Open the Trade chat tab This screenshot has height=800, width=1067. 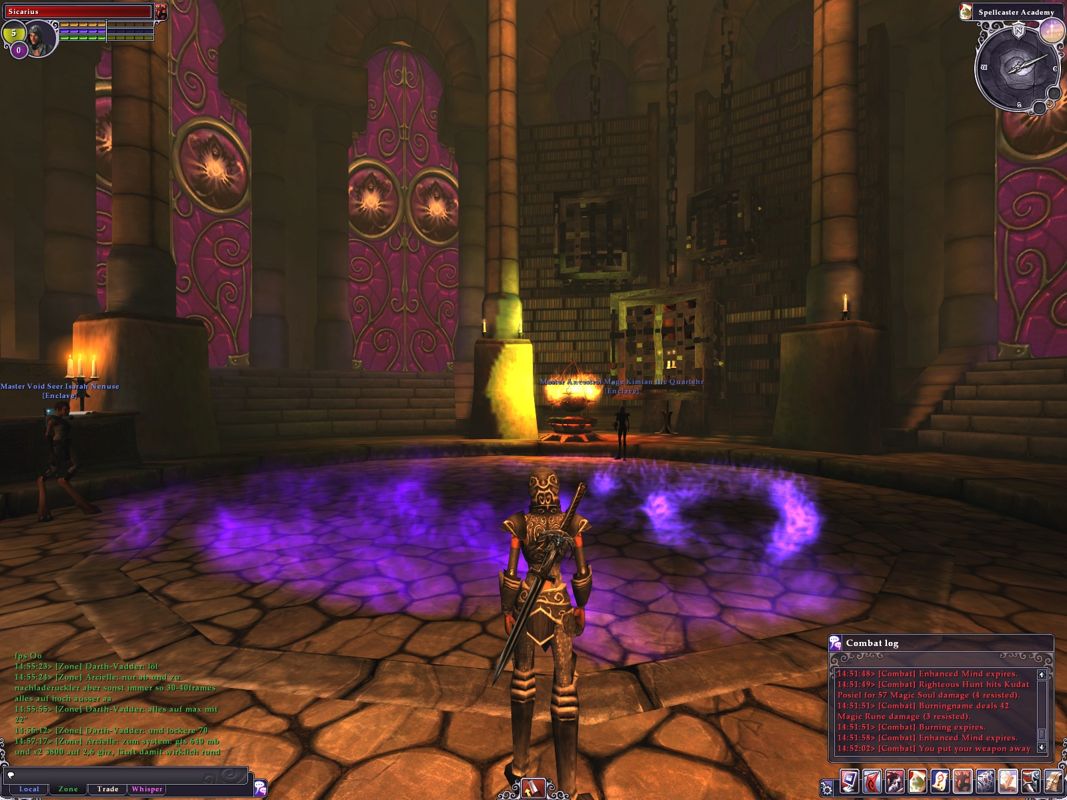tap(107, 789)
